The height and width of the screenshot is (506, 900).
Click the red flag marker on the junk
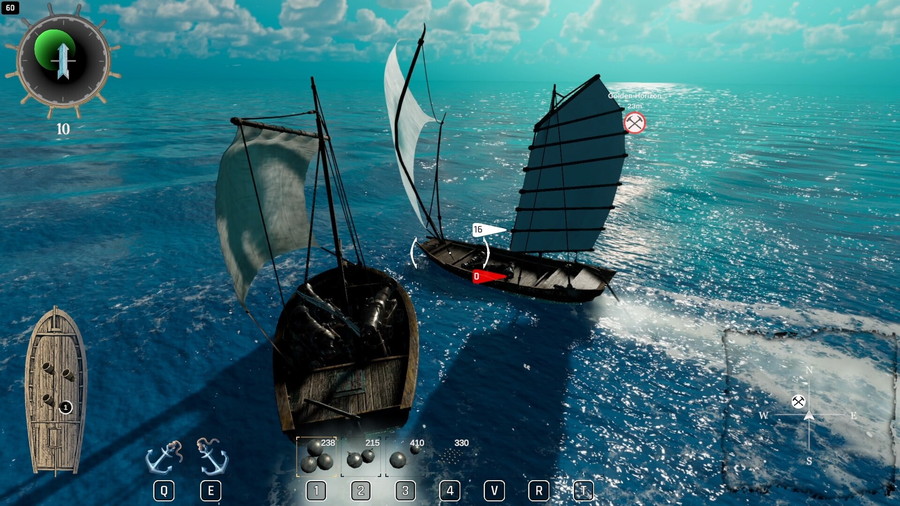(486, 276)
